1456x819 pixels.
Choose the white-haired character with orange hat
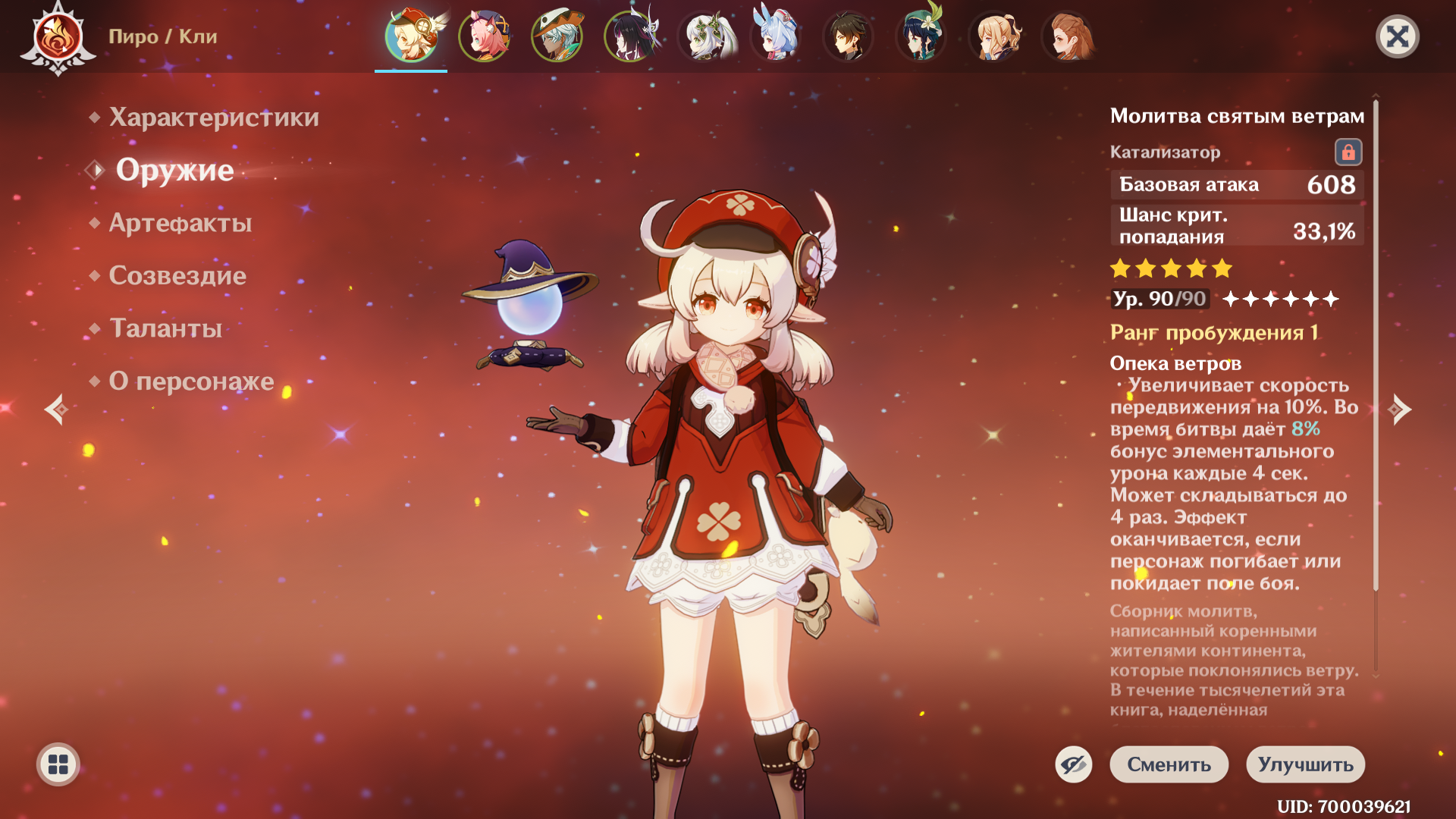coord(557,36)
